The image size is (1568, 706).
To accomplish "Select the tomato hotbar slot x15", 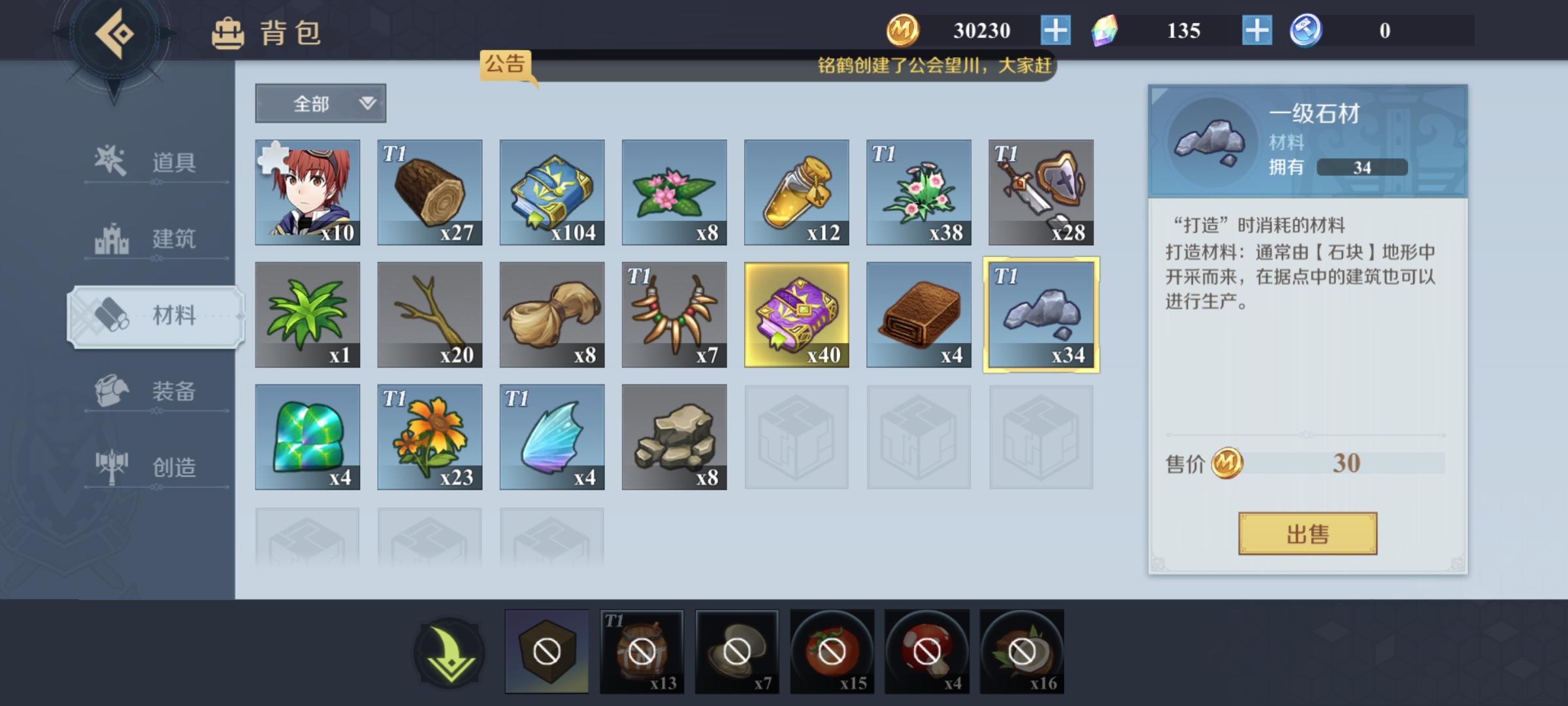I will pyautogui.click(x=833, y=650).
